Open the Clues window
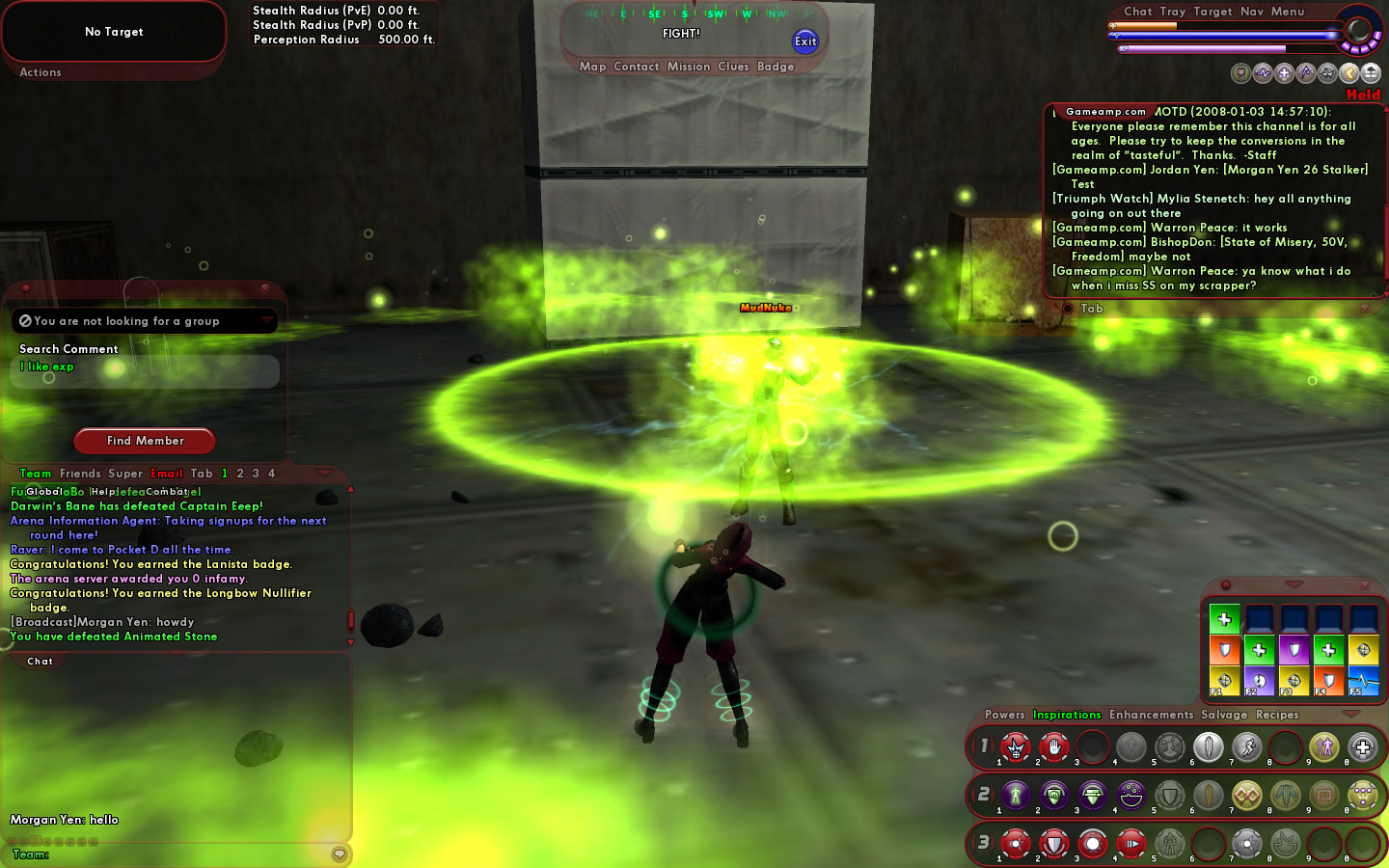 coord(733,67)
